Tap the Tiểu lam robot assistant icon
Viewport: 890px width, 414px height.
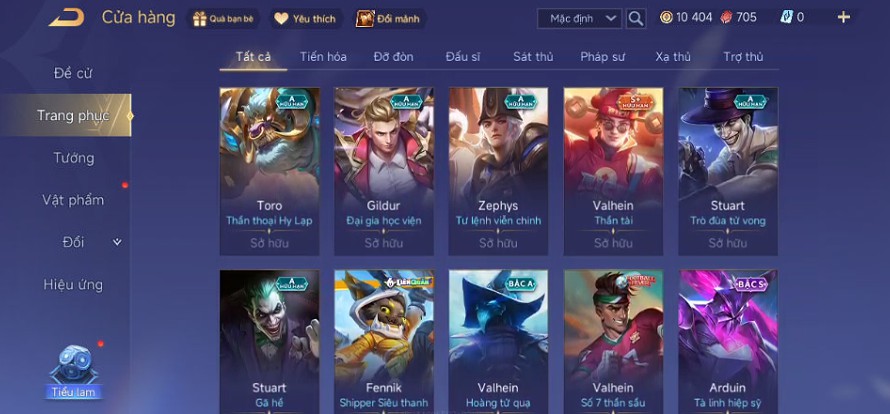(75, 370)
